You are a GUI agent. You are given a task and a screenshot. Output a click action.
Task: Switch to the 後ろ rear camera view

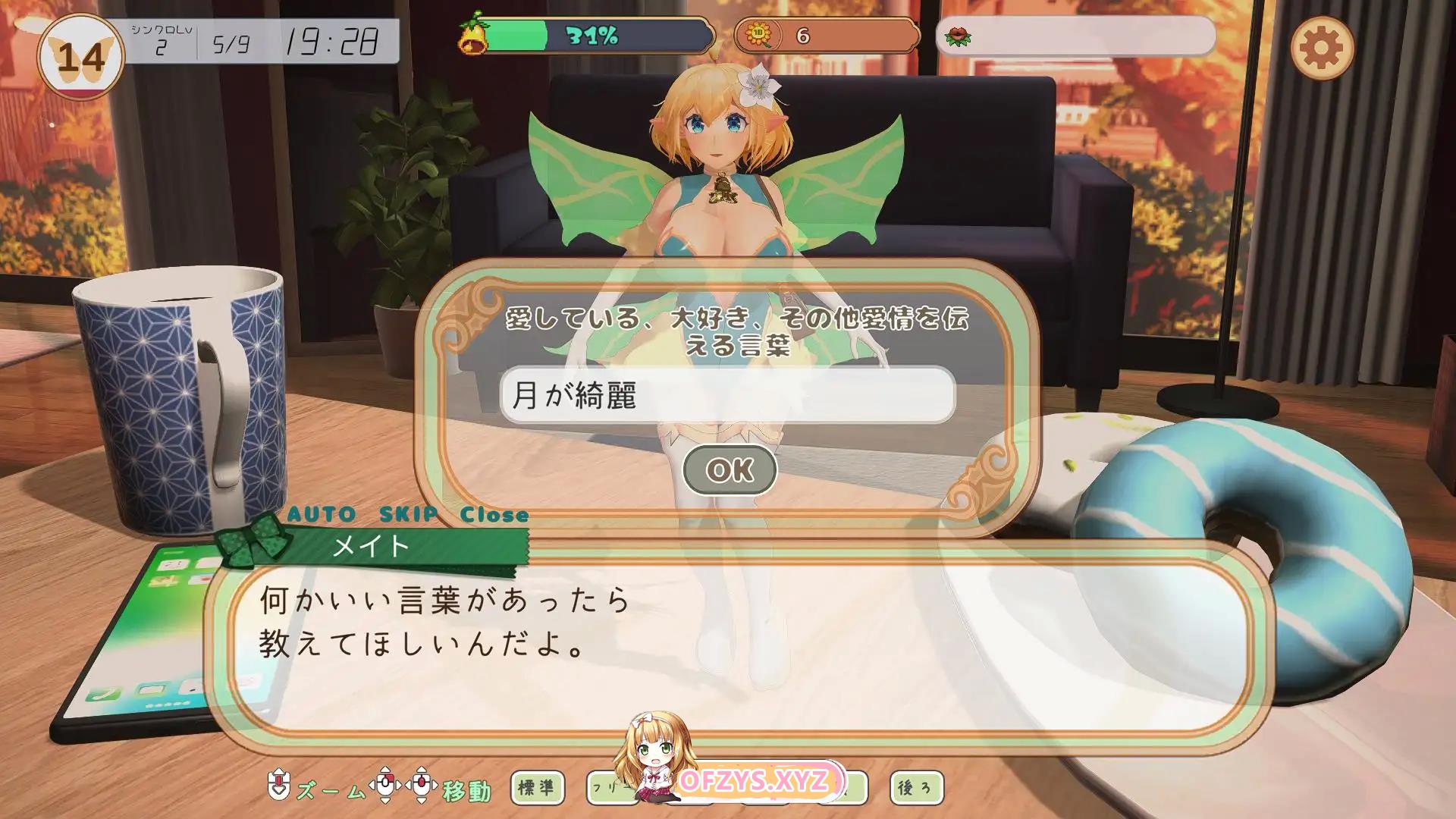point(916,788)
